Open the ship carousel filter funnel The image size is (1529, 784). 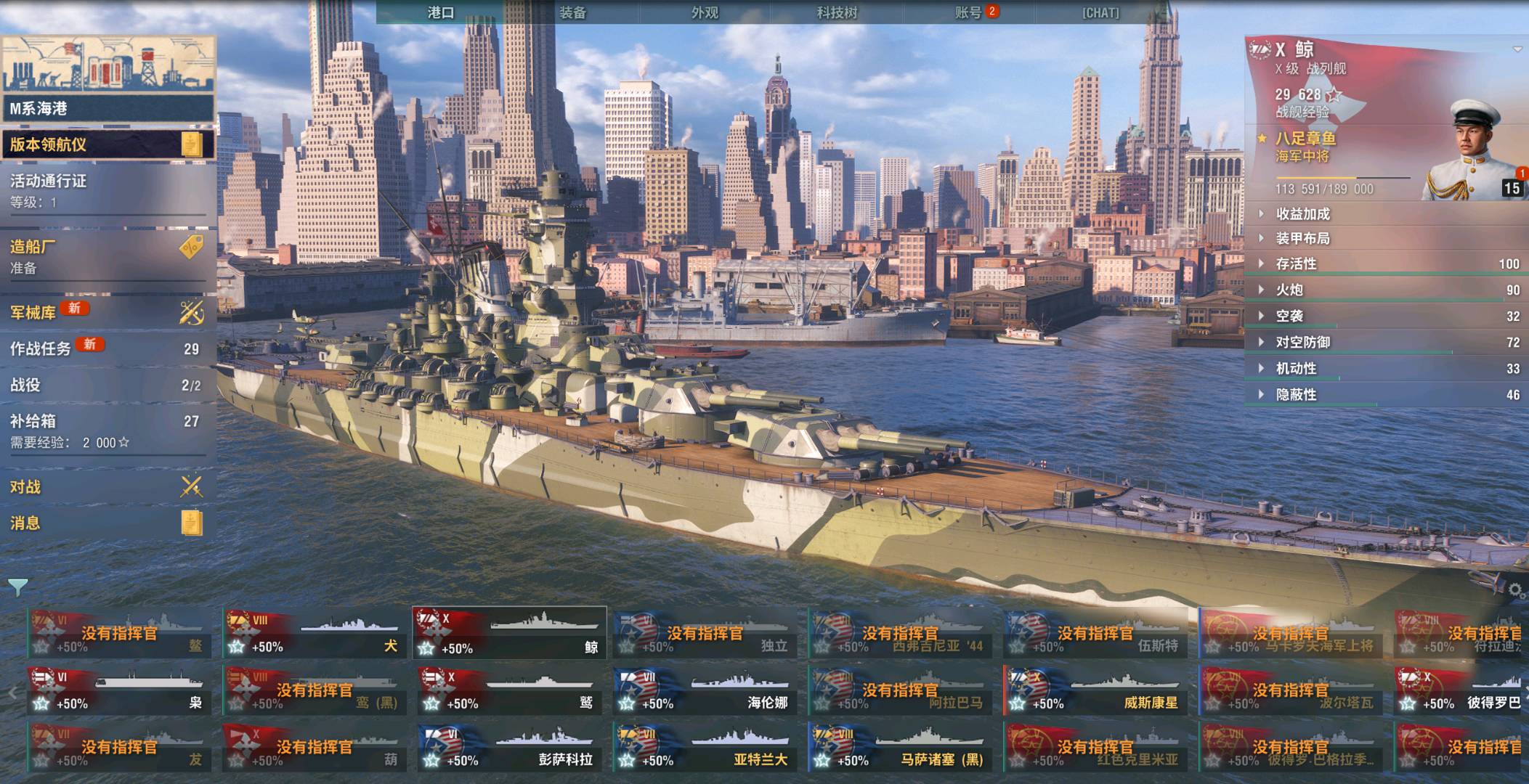[x=17, y=586]
